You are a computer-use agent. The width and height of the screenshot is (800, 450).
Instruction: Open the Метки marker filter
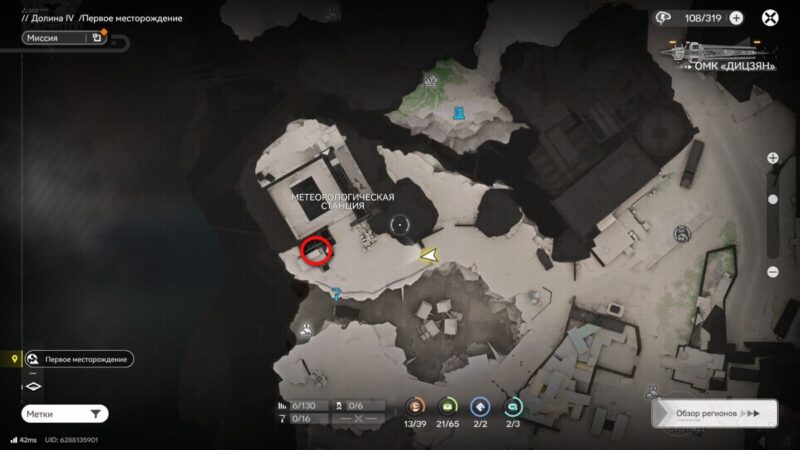click(64, 413)
